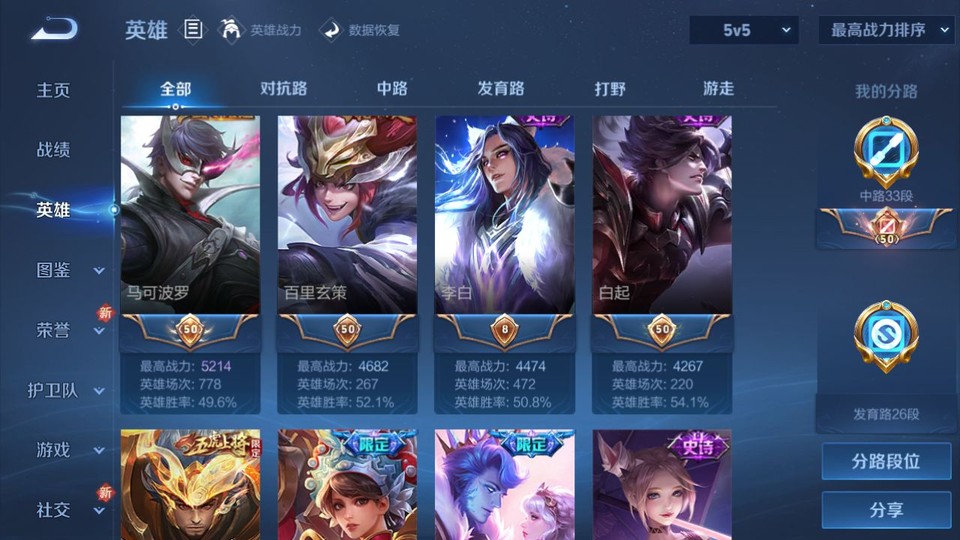Viewport: 960px width, 540px height.
Task: Open the 5v5 mode dropdown
Action: point(744,30)
